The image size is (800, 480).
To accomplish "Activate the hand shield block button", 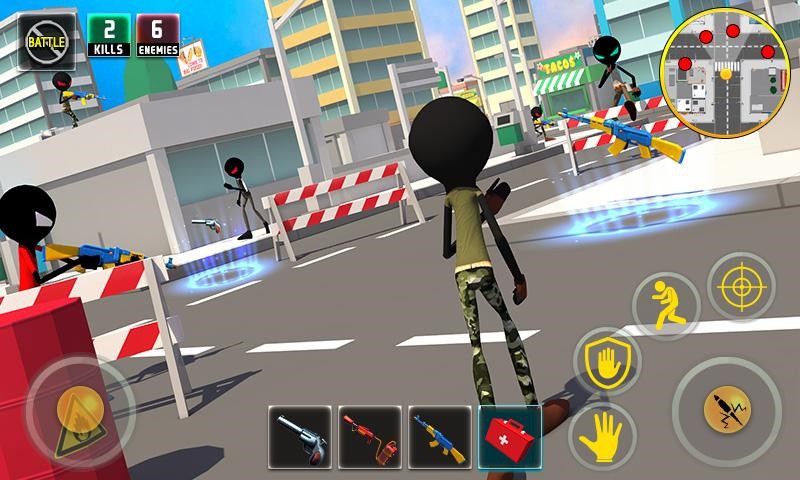I will 608,361.
